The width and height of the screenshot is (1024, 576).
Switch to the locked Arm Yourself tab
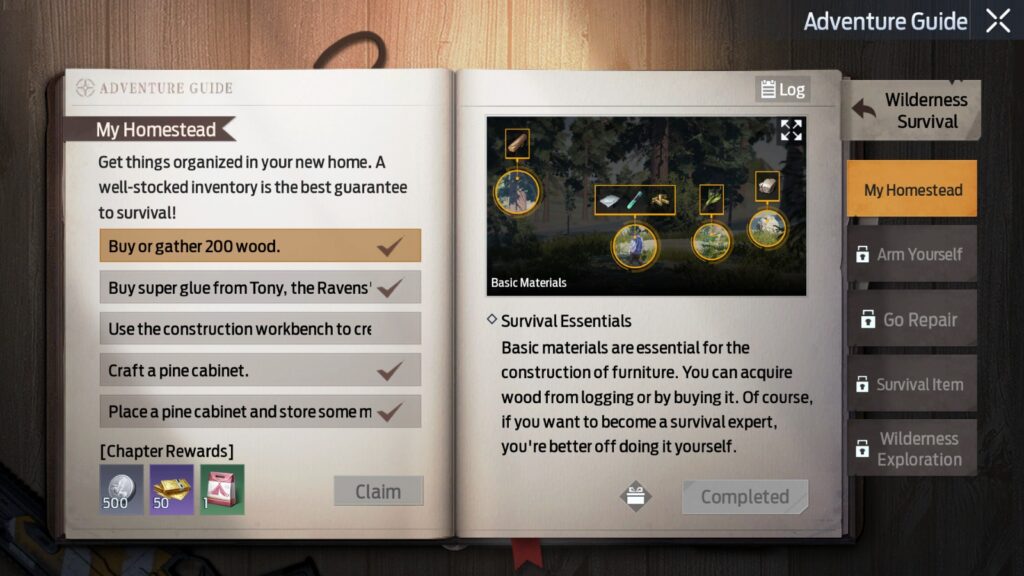[912, 254]
